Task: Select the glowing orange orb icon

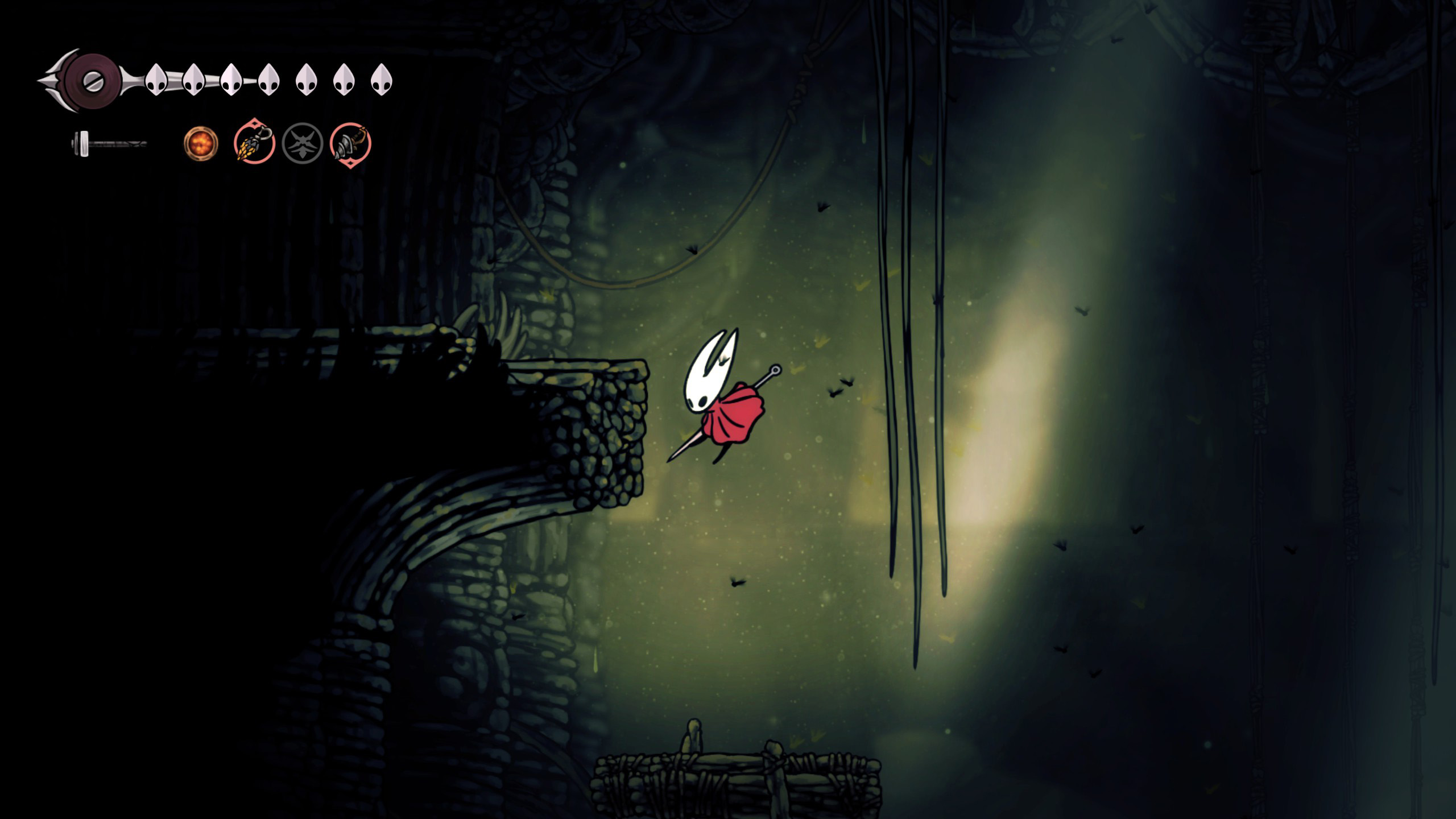Action: click(201, 143)
